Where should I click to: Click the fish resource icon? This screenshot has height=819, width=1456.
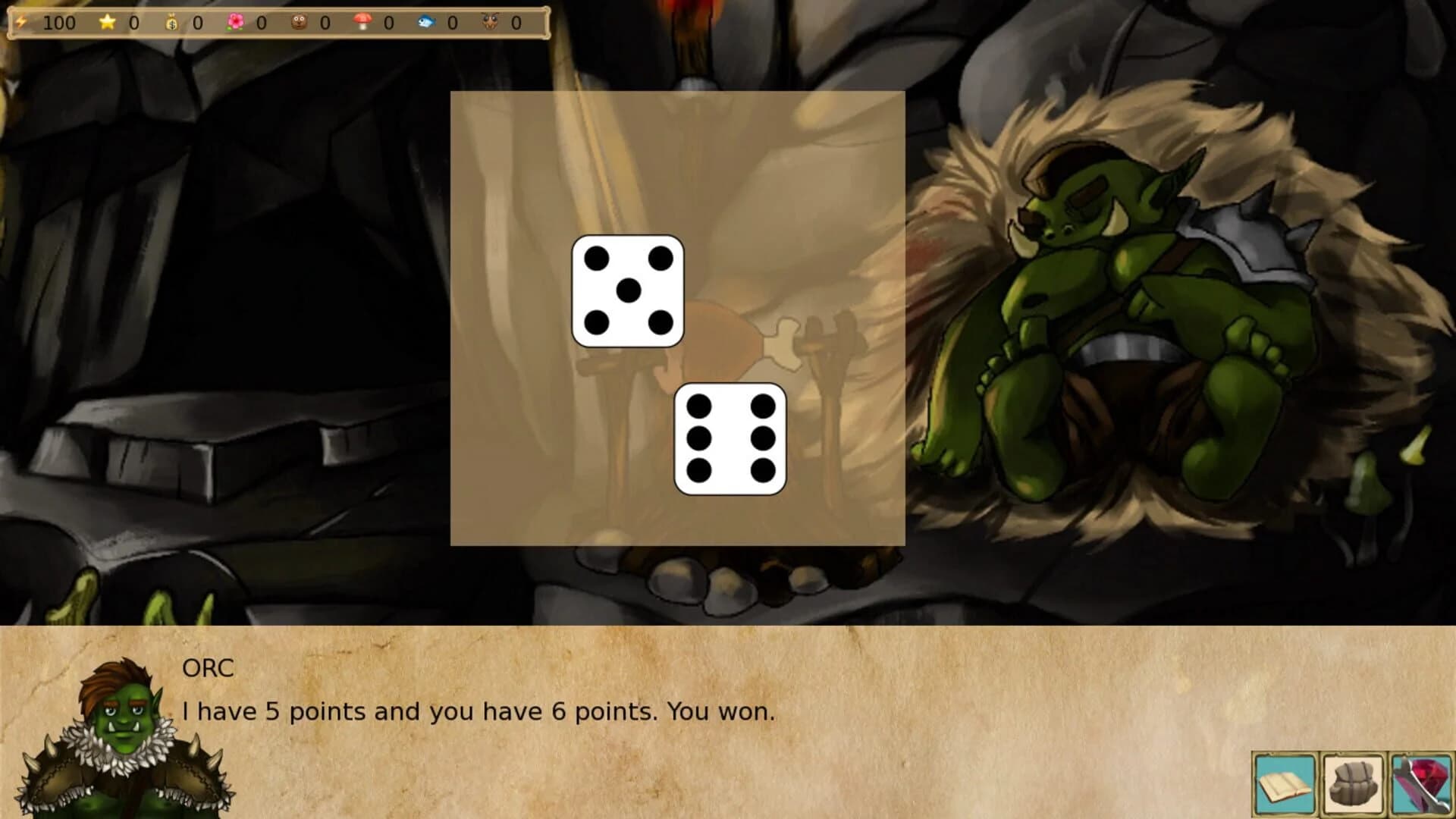click(426, 23)
